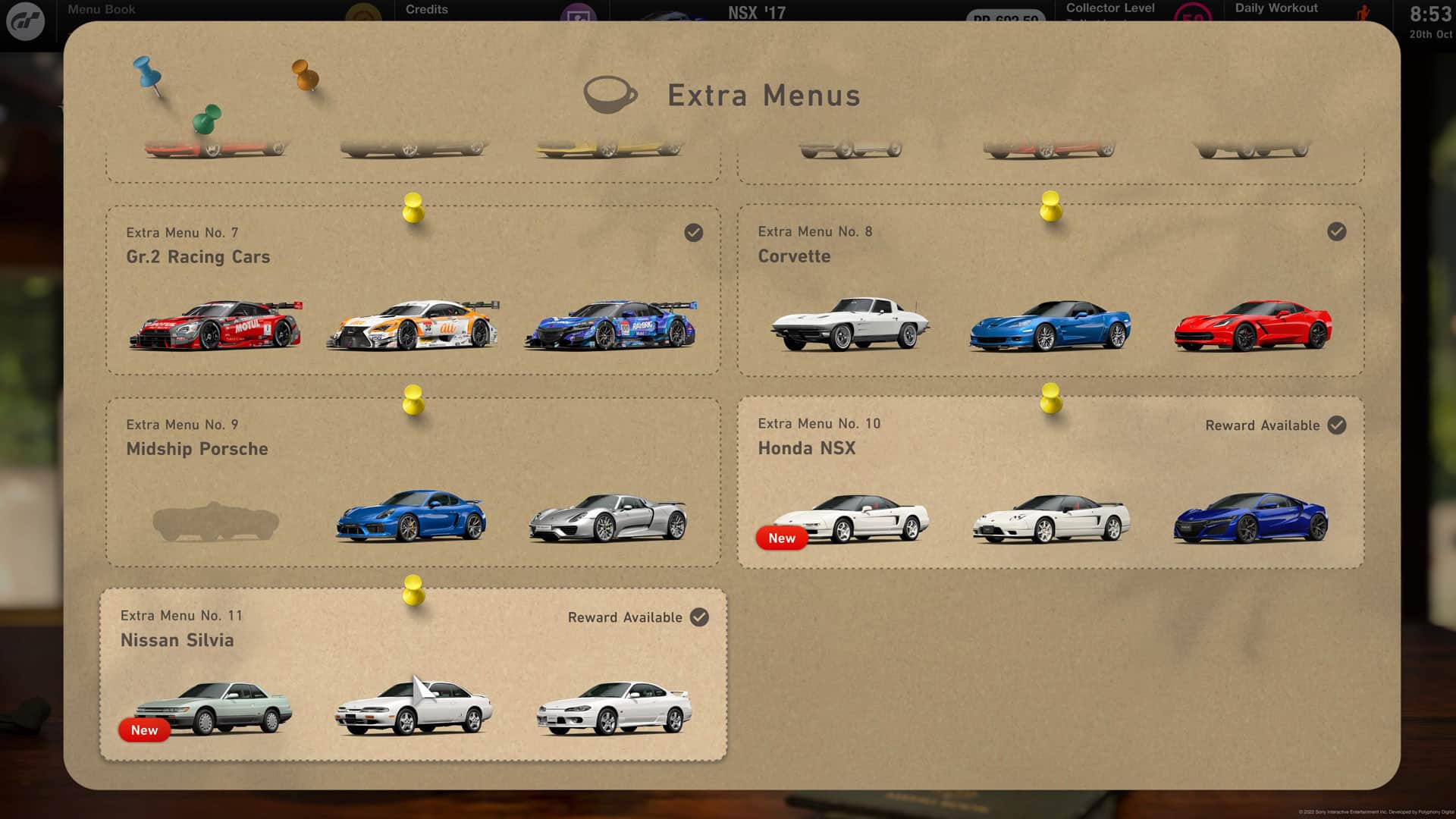Select NSX '17 in the top bar

(x=756, y=12)
